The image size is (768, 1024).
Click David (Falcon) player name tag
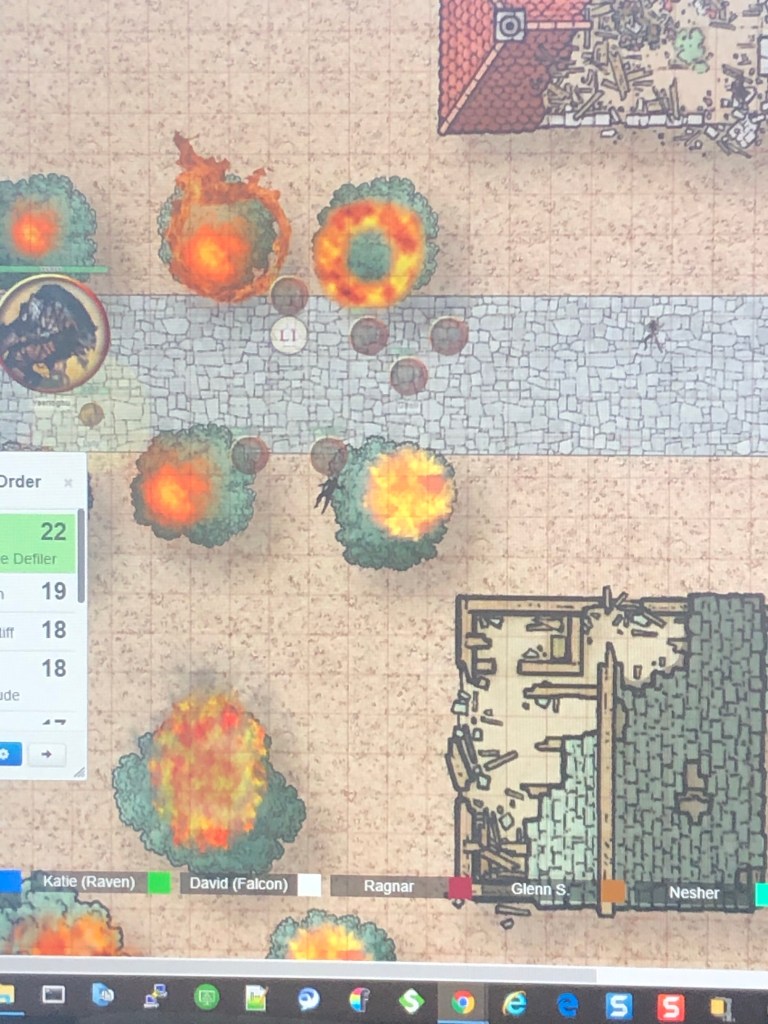click(x=239, y=884)
